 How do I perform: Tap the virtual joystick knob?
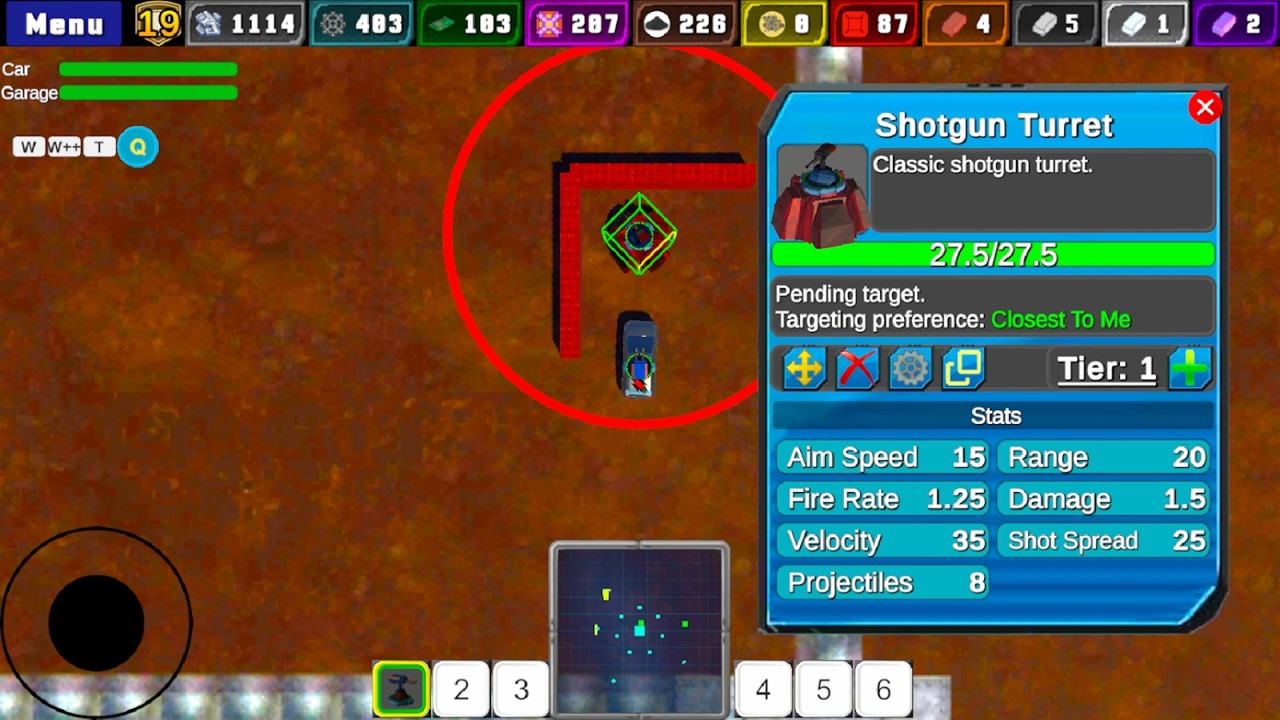(96, 622)
